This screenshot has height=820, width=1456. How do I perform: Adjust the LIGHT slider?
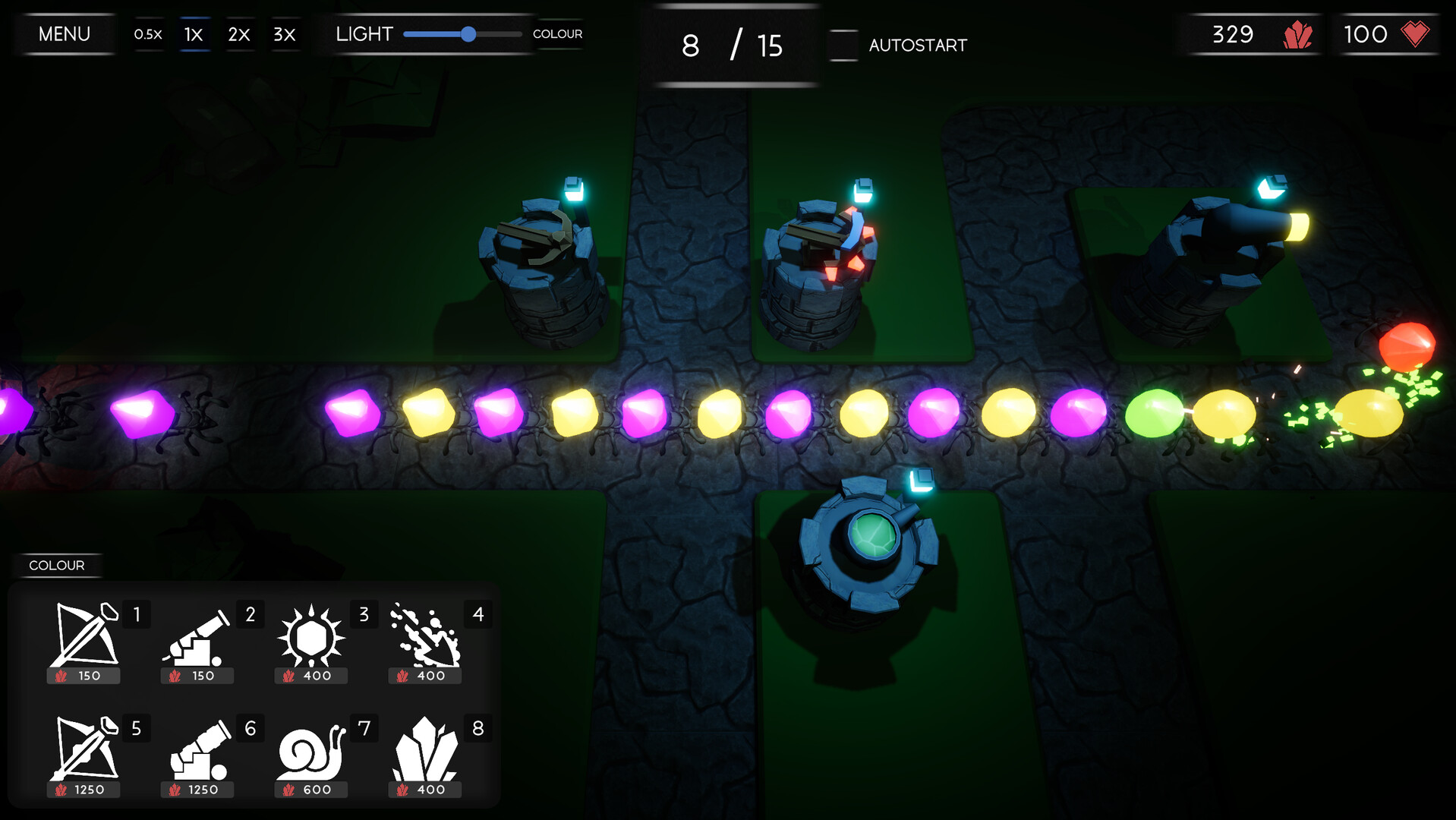click(469, 34)
